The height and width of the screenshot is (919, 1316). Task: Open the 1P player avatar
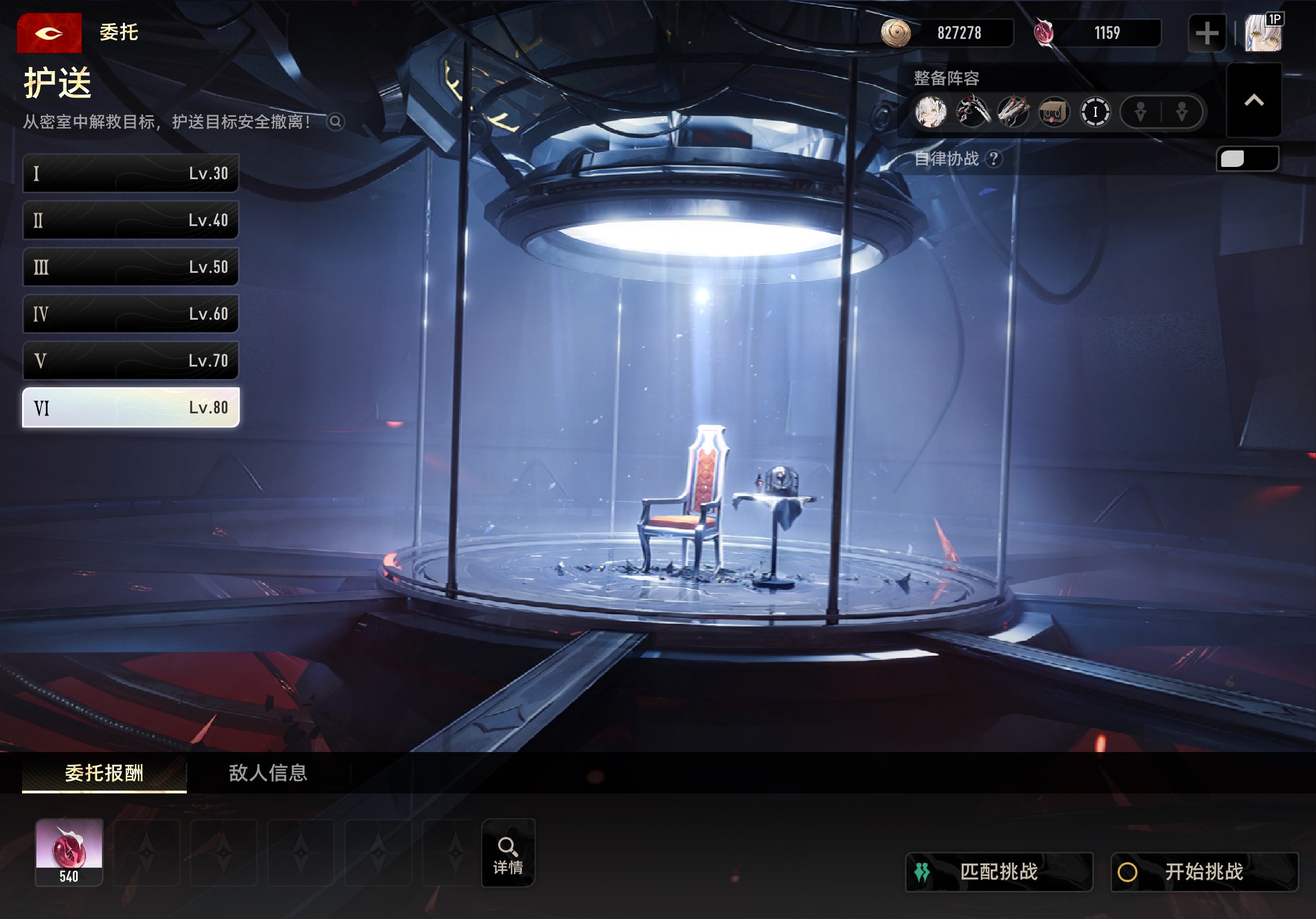click(1263, 33)
